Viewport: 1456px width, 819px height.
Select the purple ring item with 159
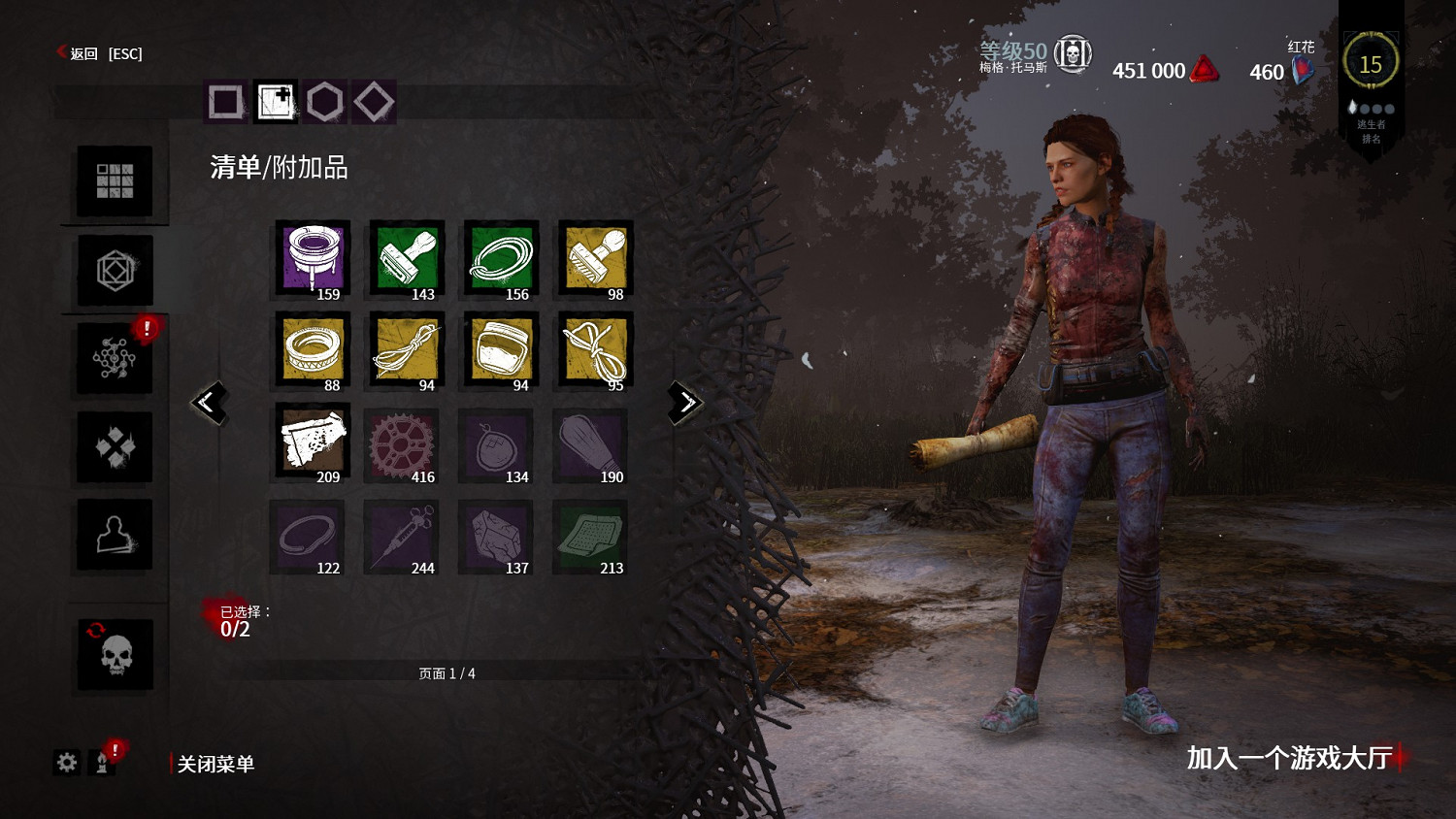point(313,259)
